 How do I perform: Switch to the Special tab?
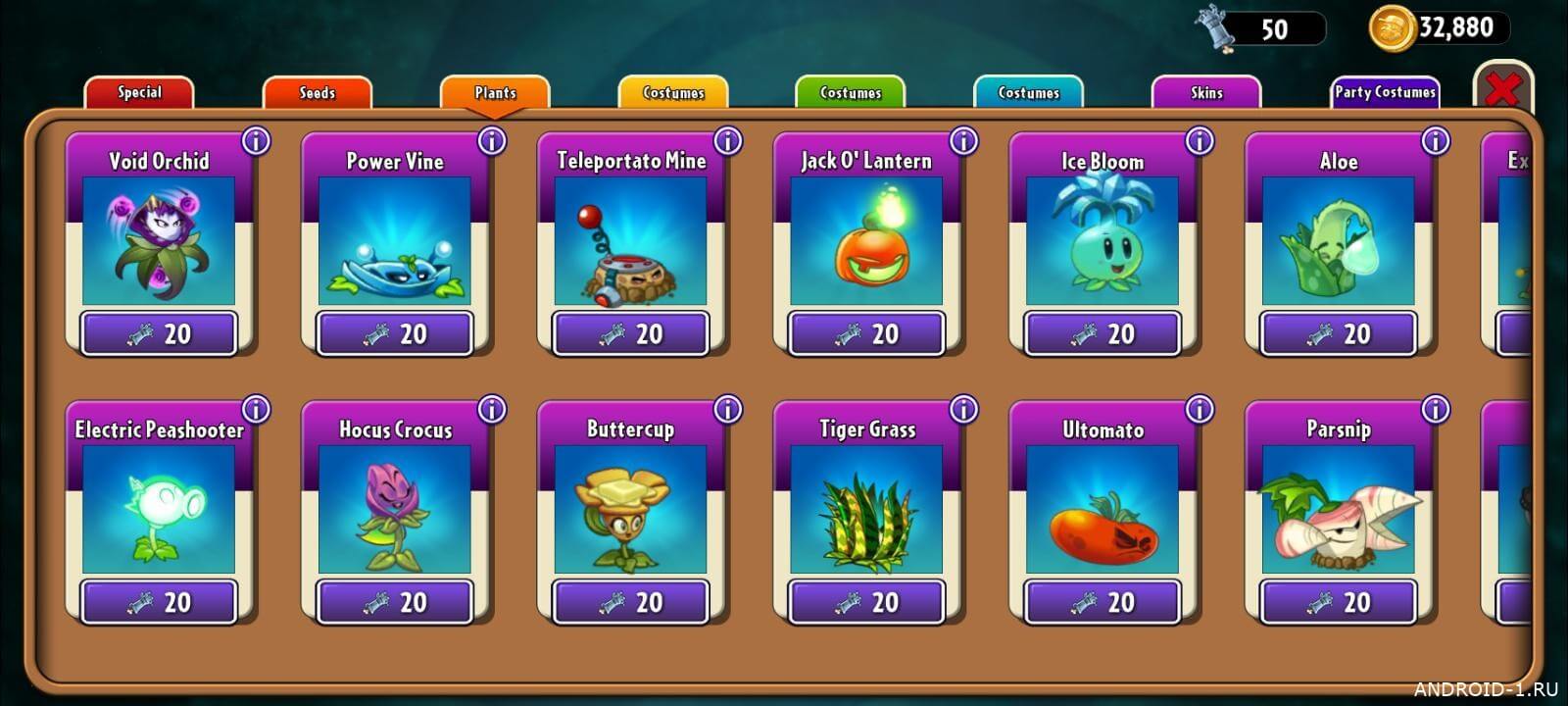point(139,92)
